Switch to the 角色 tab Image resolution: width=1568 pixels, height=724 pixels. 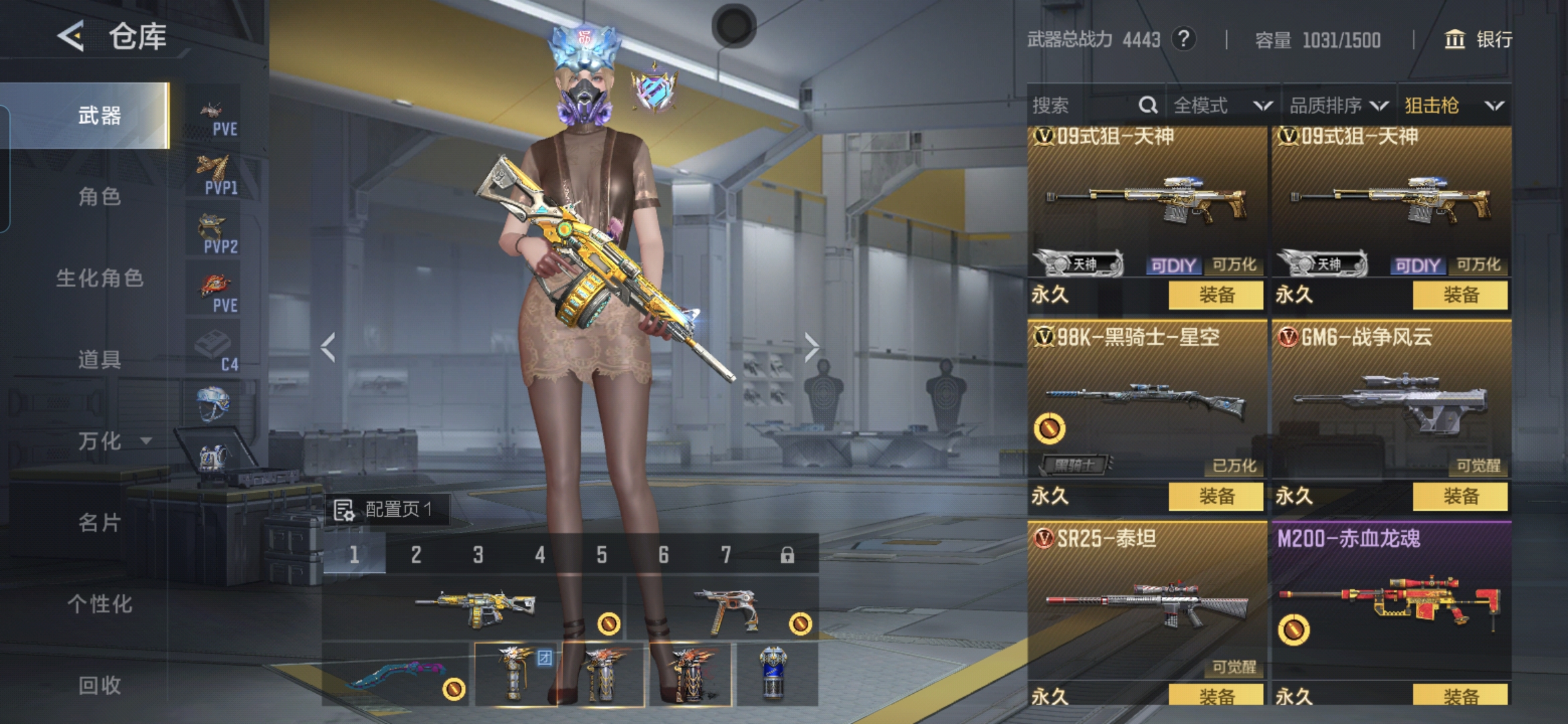point(99,196)
